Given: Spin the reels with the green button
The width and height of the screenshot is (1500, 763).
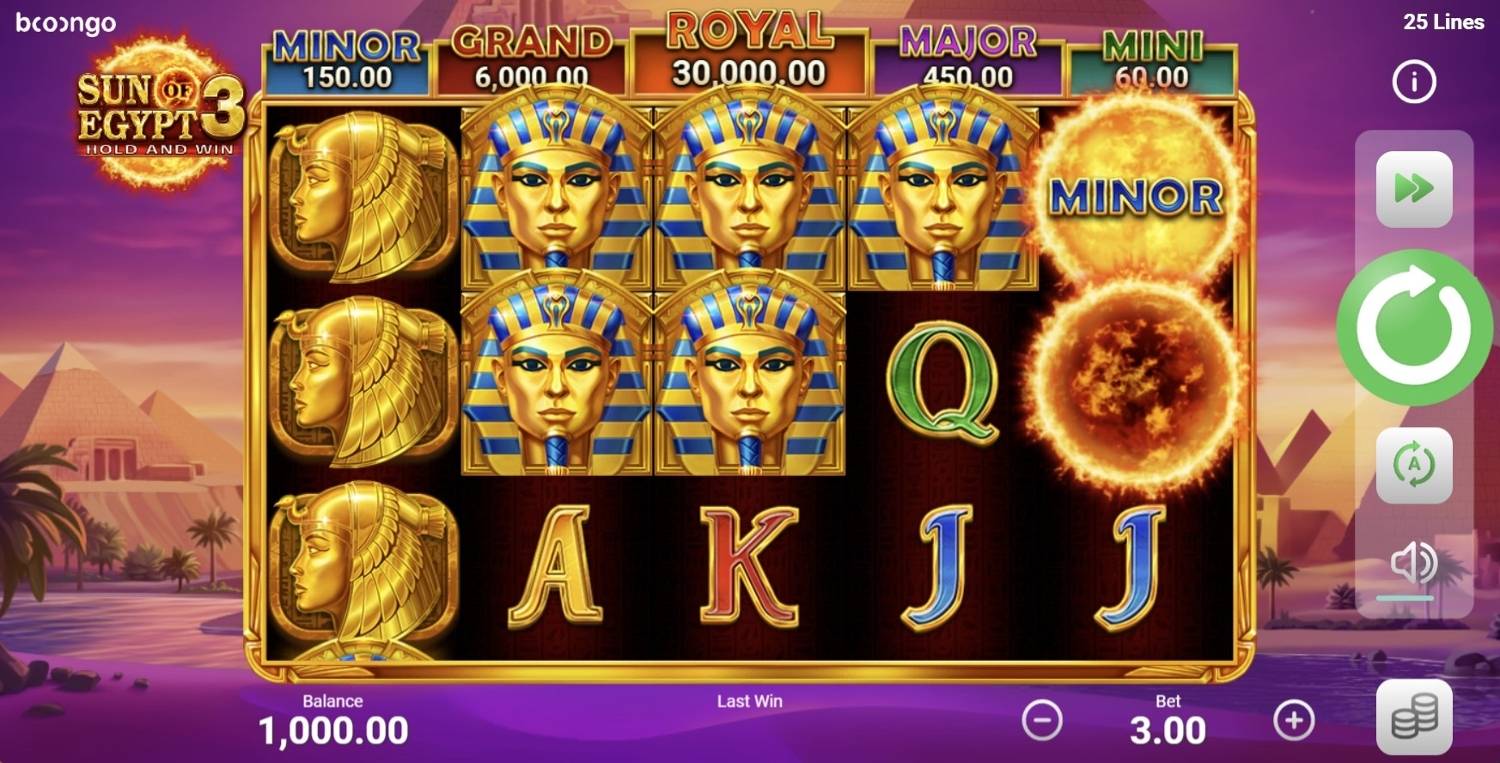Looking at the screenshot, I should 1414,327.
